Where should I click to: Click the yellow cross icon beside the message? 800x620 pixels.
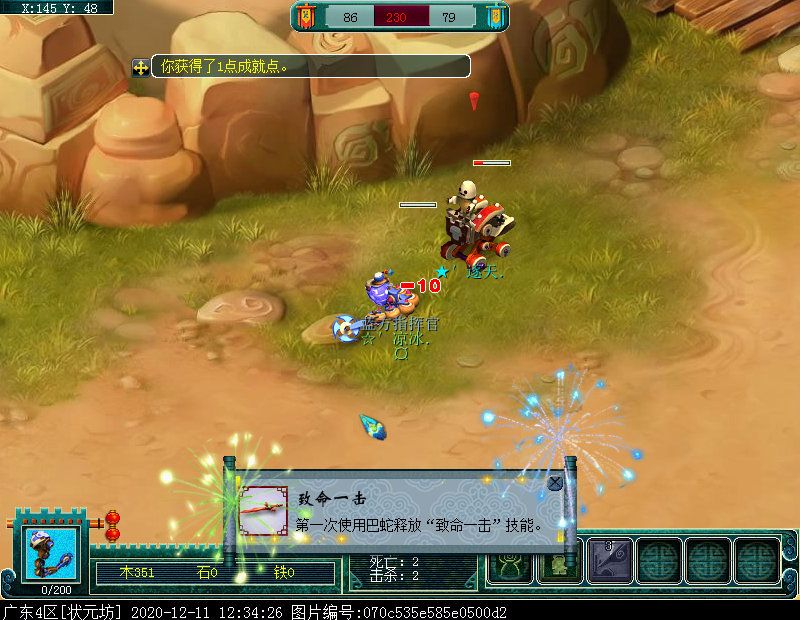tap(141, 67)
